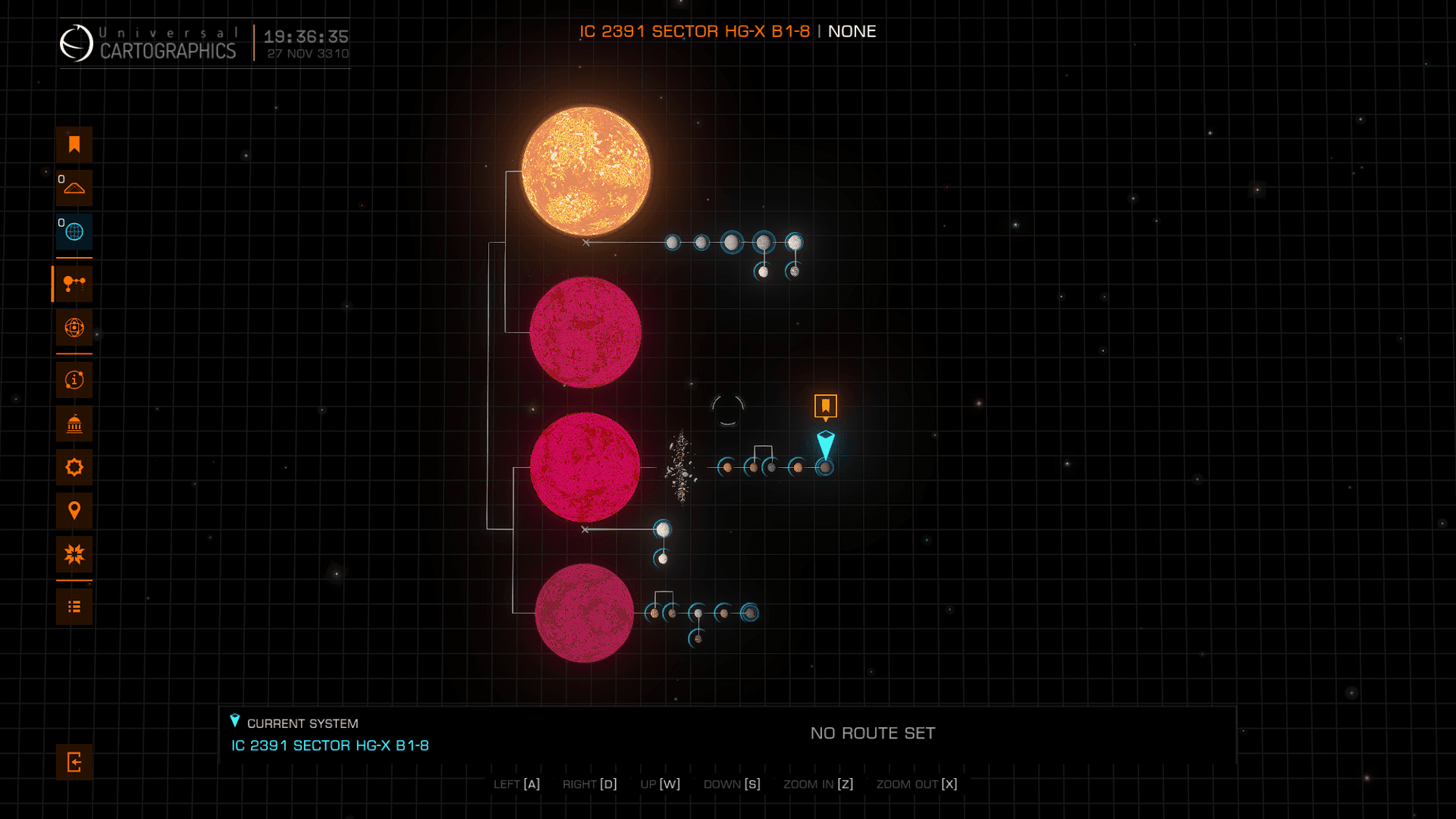
Task: Open the list view icon
Action: click(x=74, y=607)
